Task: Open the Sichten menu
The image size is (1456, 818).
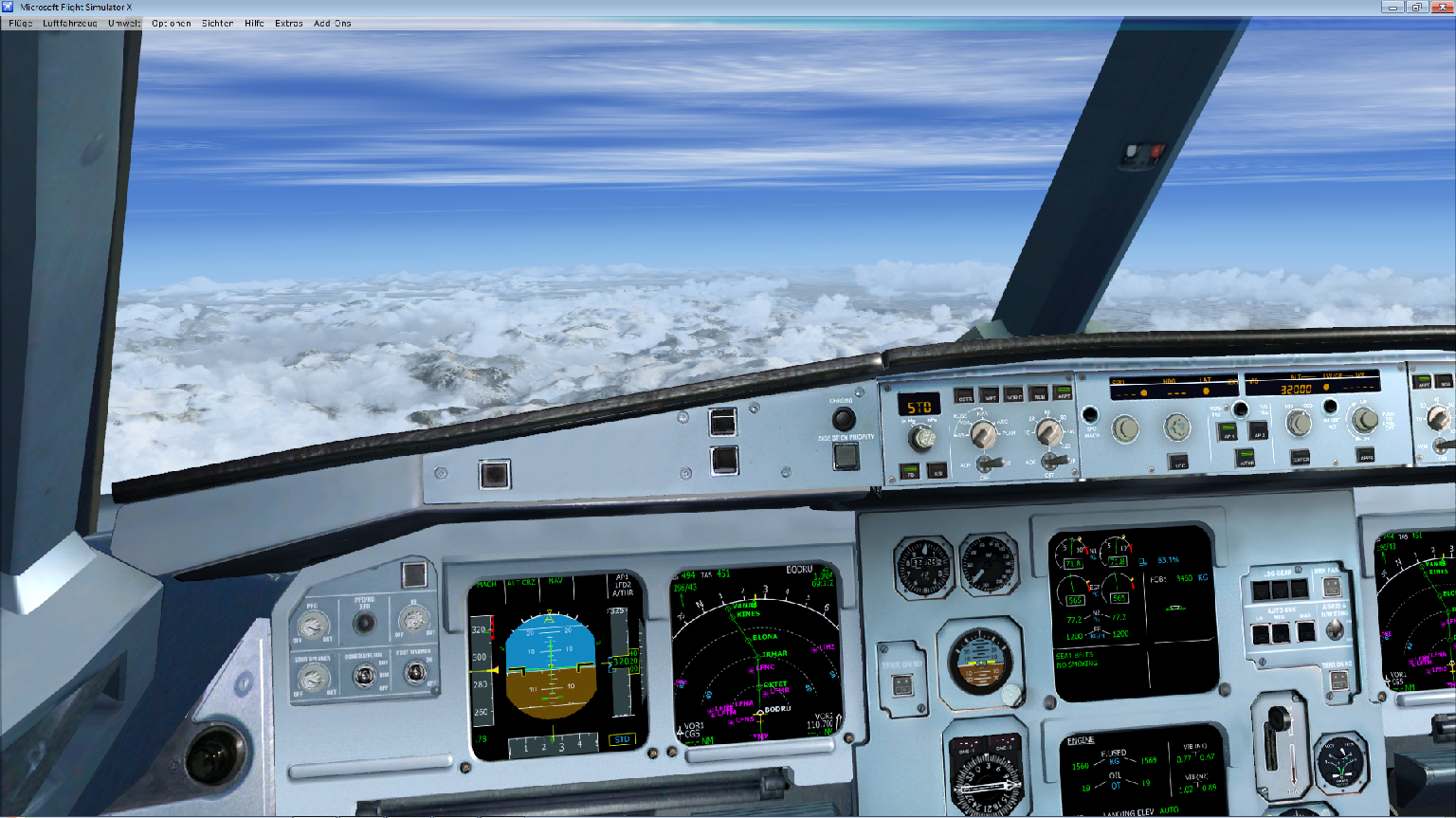Action: 217,24
